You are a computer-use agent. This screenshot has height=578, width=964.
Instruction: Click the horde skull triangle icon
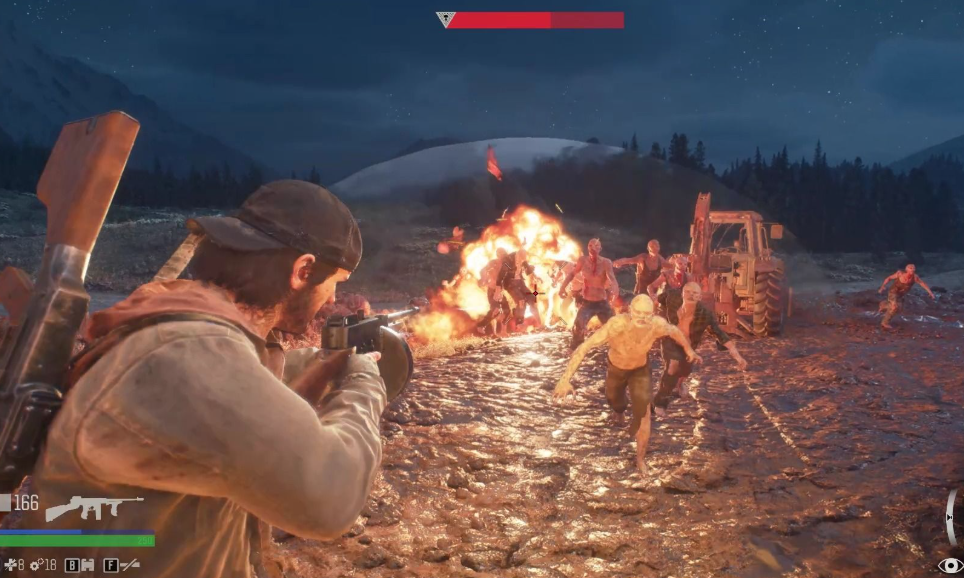point(446,19)
